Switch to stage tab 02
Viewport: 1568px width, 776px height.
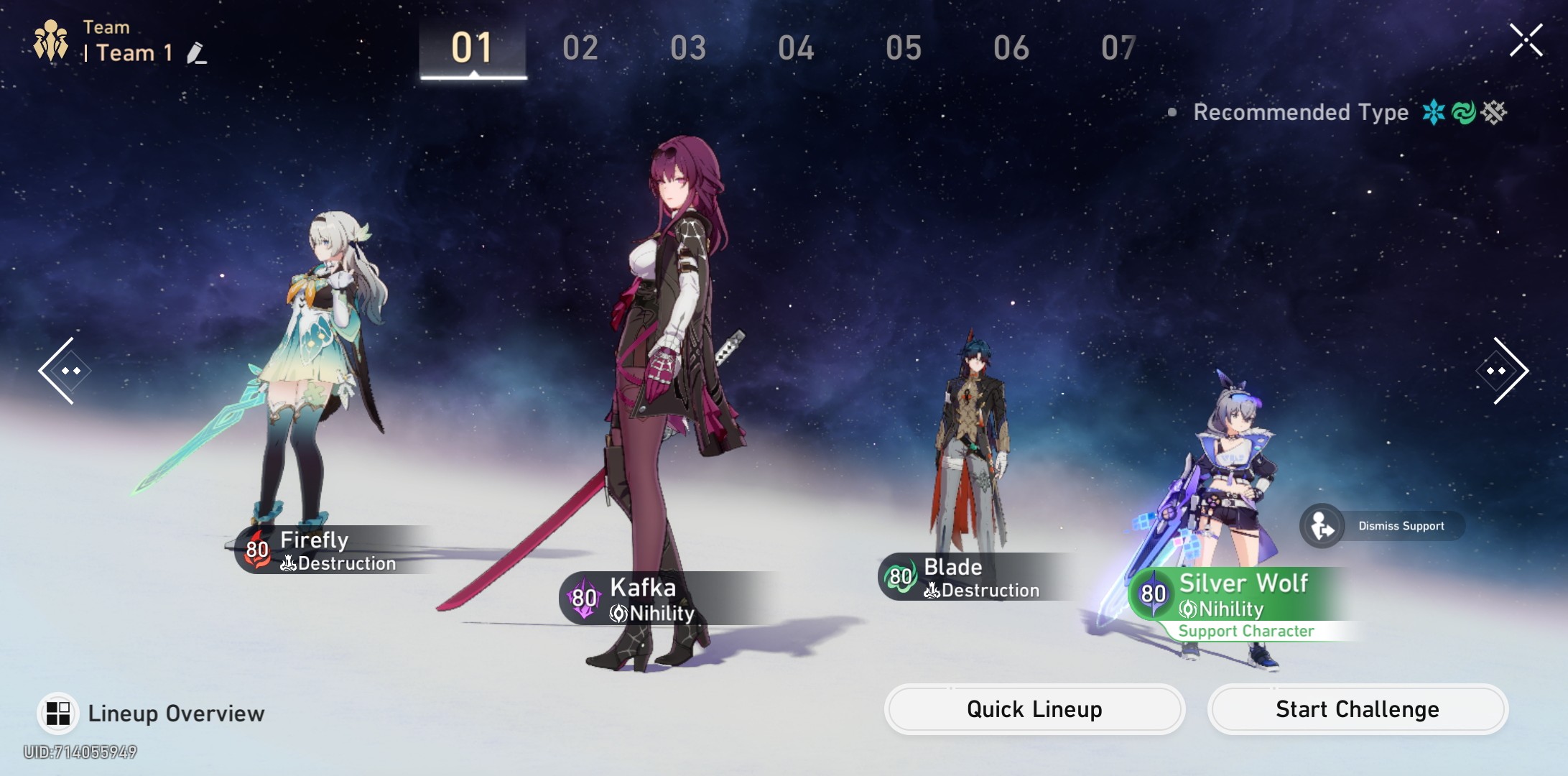(x=580, y=47)
